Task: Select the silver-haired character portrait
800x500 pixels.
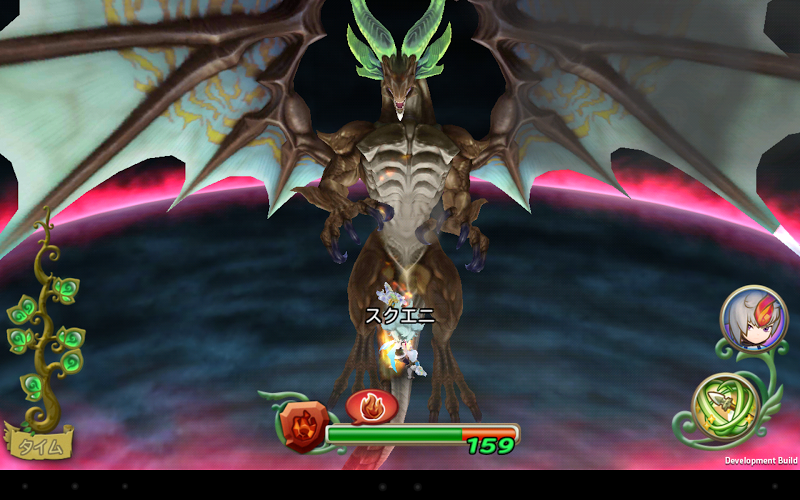Action: [x=753, y=319]
